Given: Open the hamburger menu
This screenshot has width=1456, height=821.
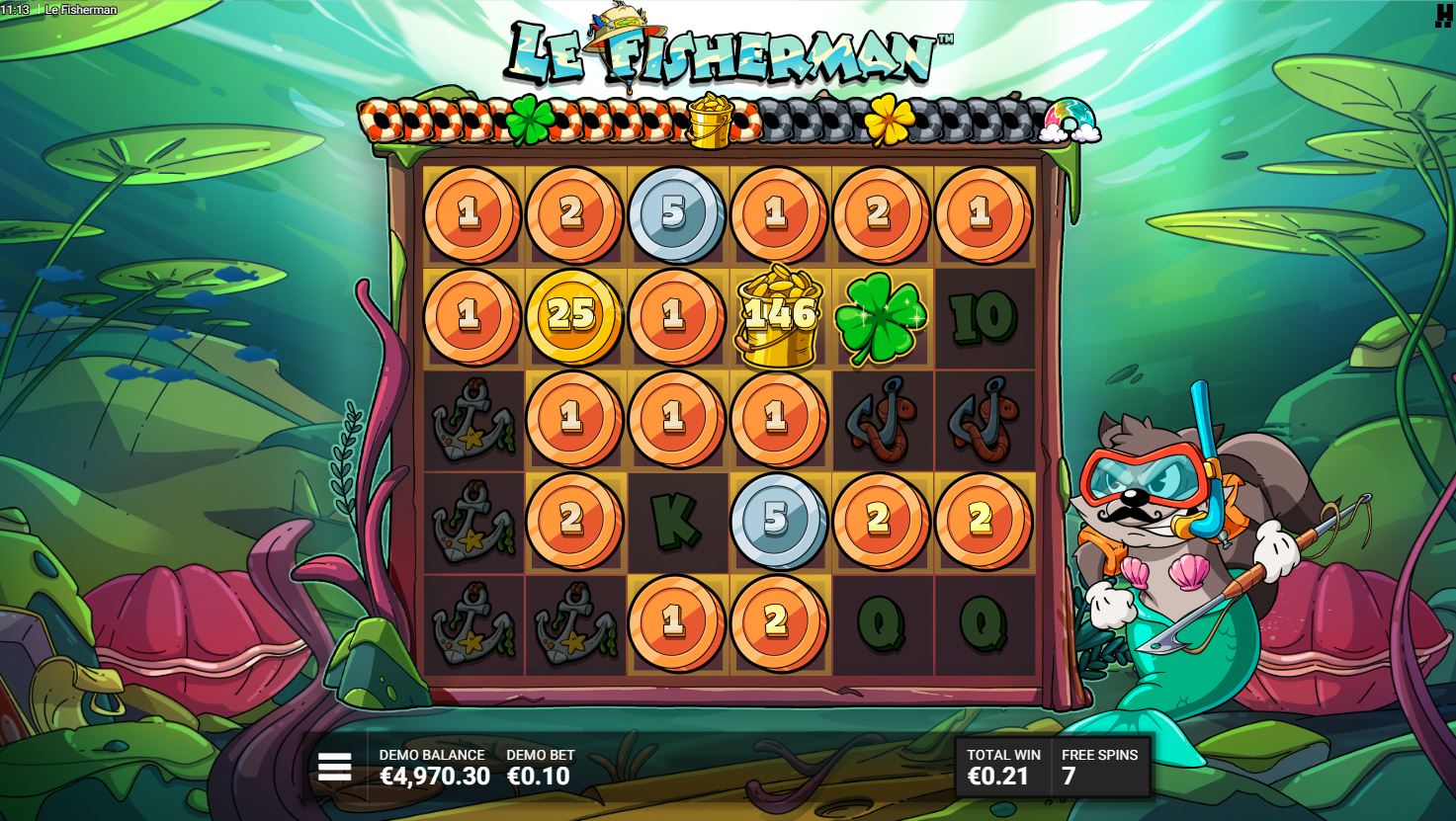Looking at the screenshot, I should coord(334,766).
